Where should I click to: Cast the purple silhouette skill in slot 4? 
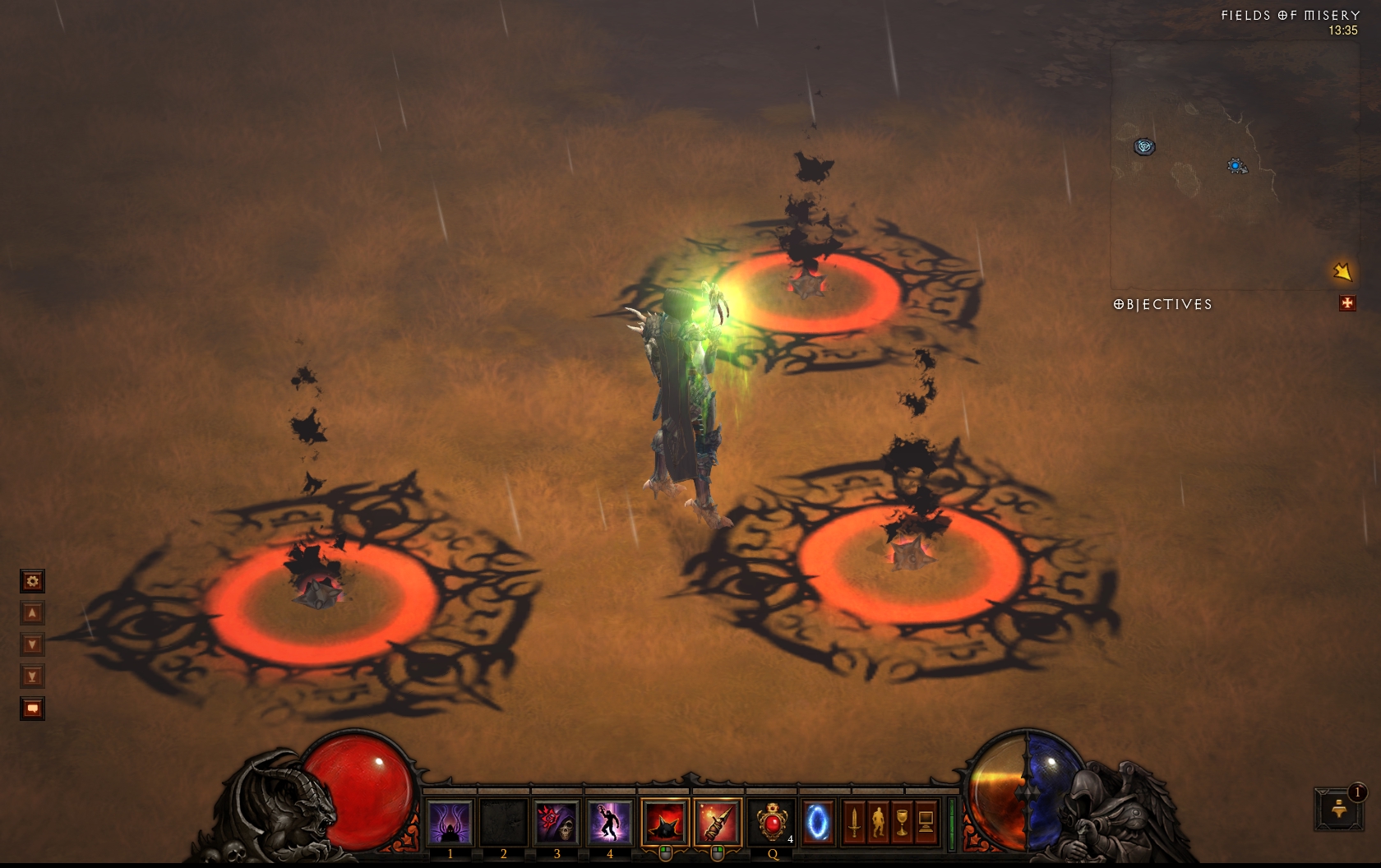pyautogui.click(x=609, y=821)
